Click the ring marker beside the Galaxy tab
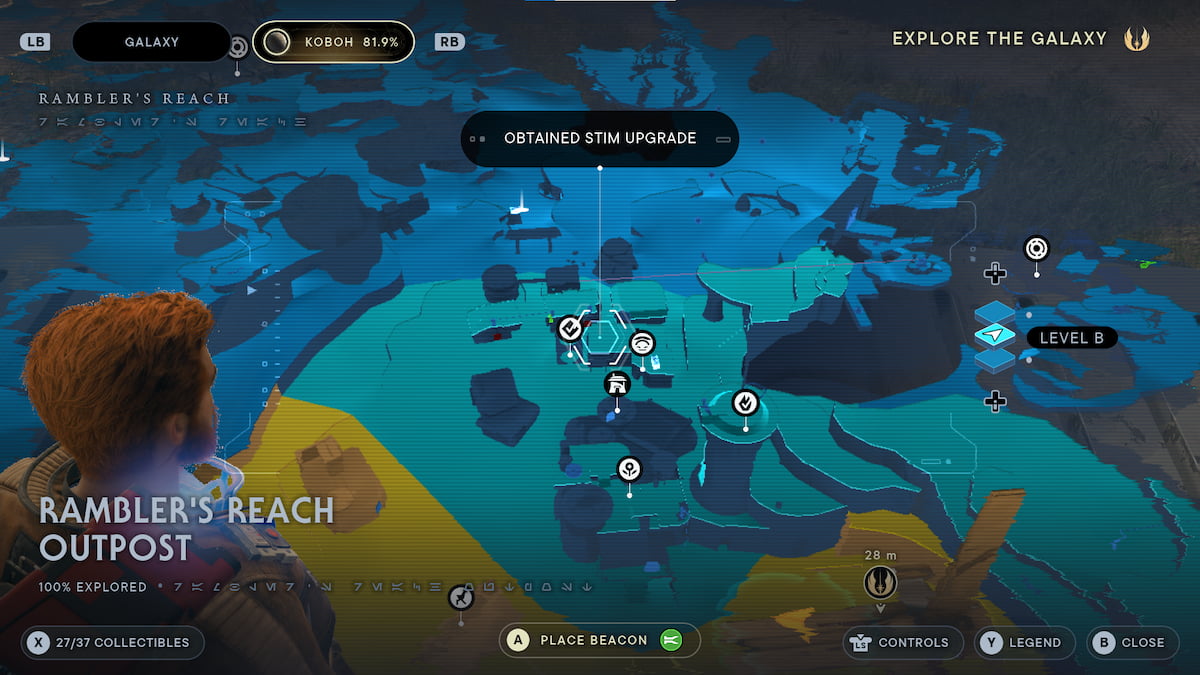This screenshot has width=1200, height=675. coord(238,46)
